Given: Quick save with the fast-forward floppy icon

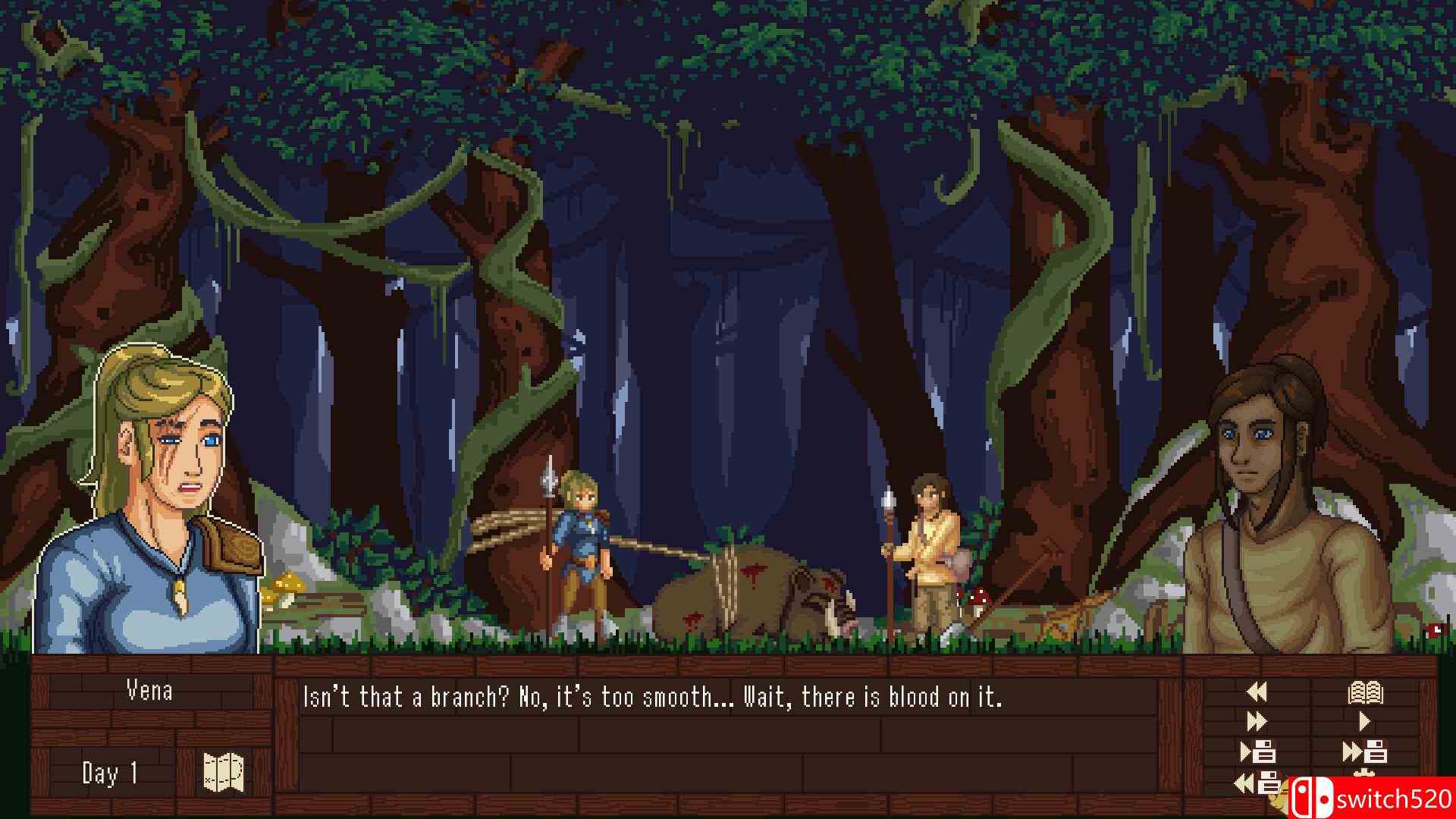Looking at the screenshot, I should 1366,752.
